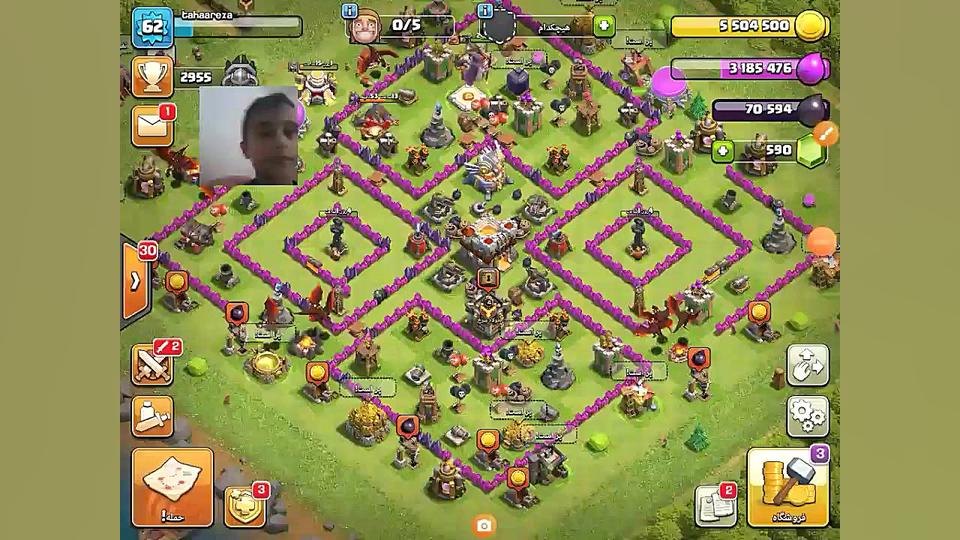Open the village layout editor hand button
This screenshot has height=540, width=960.
[x=806, y=366]
